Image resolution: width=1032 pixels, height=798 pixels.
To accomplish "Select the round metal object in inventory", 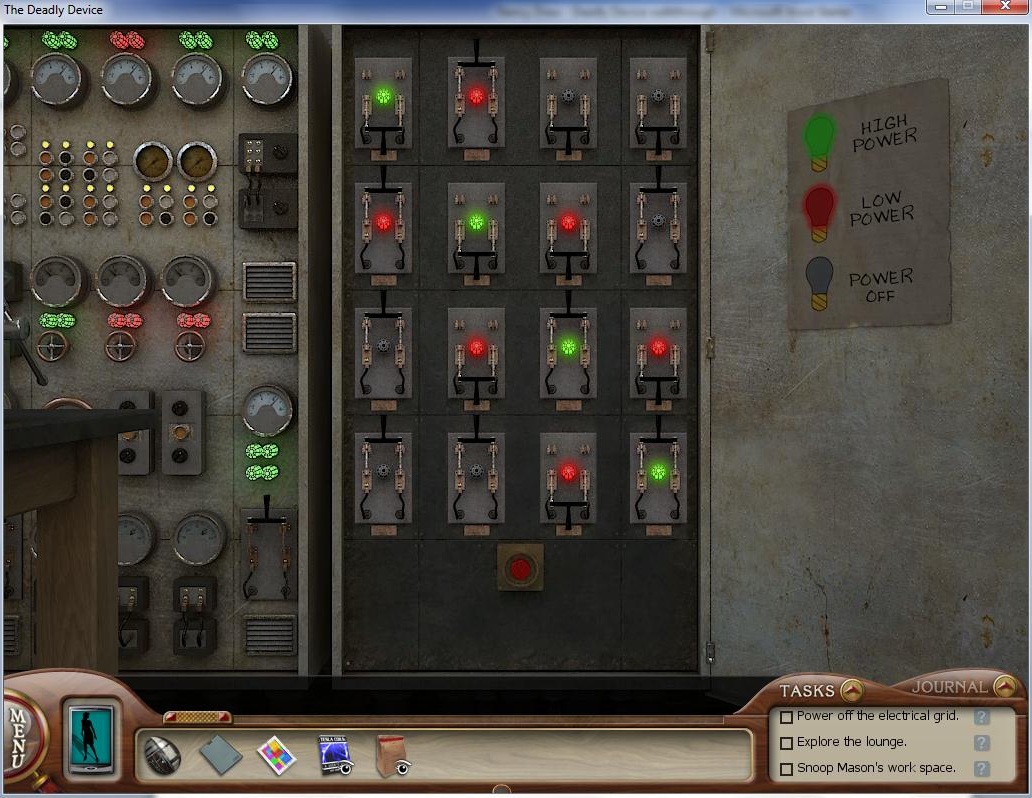I will pos(161,755).
